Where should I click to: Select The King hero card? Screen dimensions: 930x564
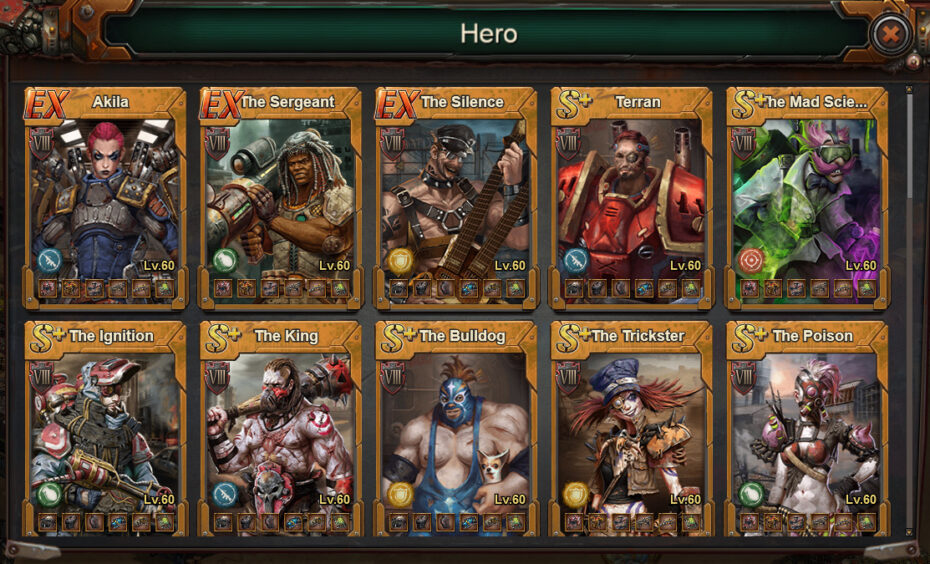tap(281, 428)
